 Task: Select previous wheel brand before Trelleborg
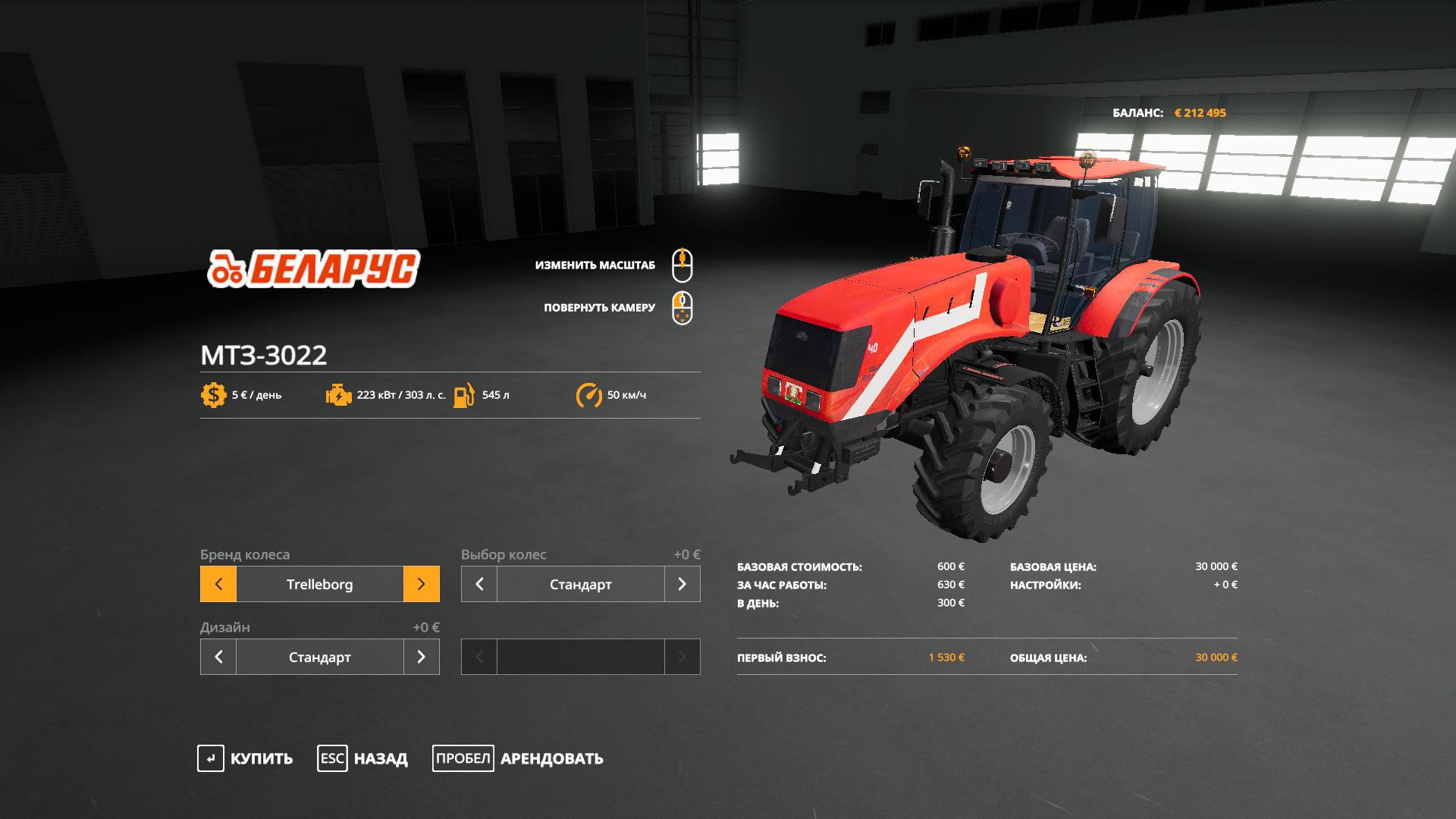click(x=218, y=584)
